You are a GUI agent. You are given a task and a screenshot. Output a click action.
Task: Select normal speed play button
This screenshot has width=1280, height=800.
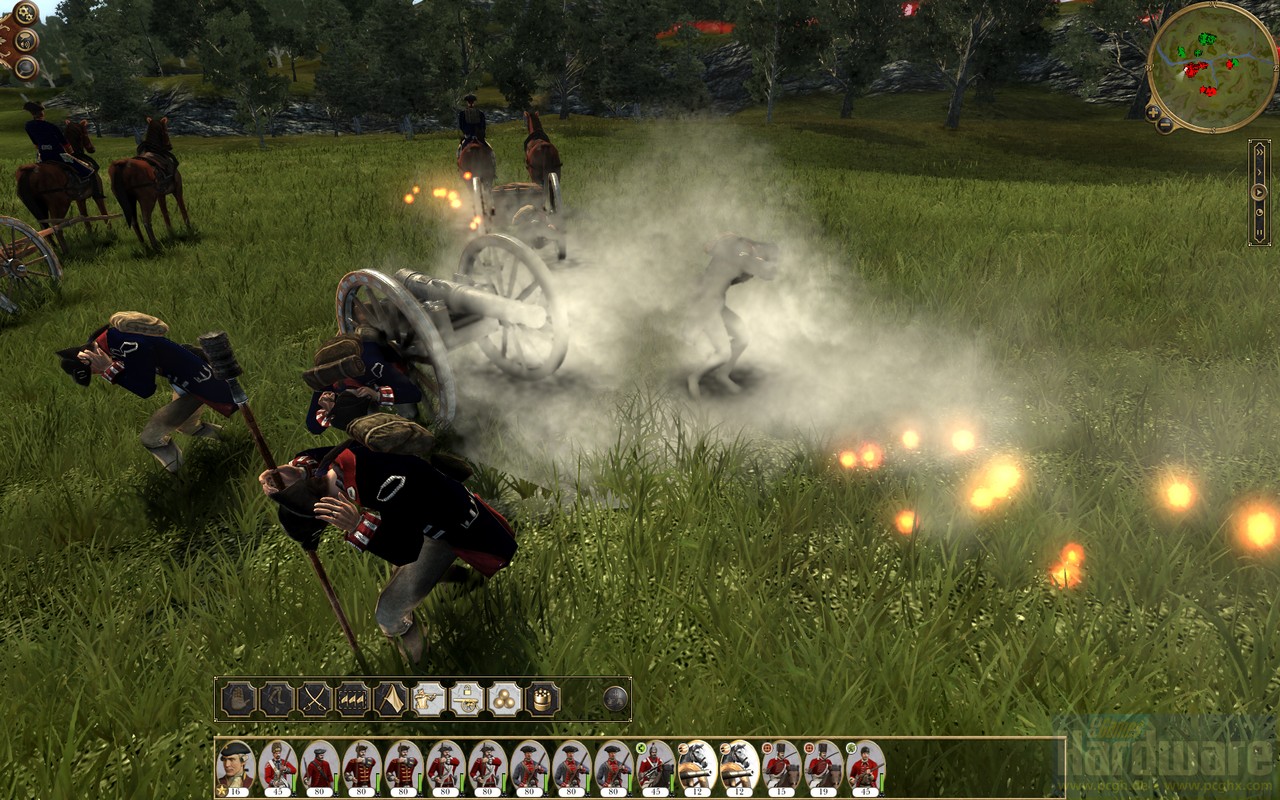(1259, 191)
